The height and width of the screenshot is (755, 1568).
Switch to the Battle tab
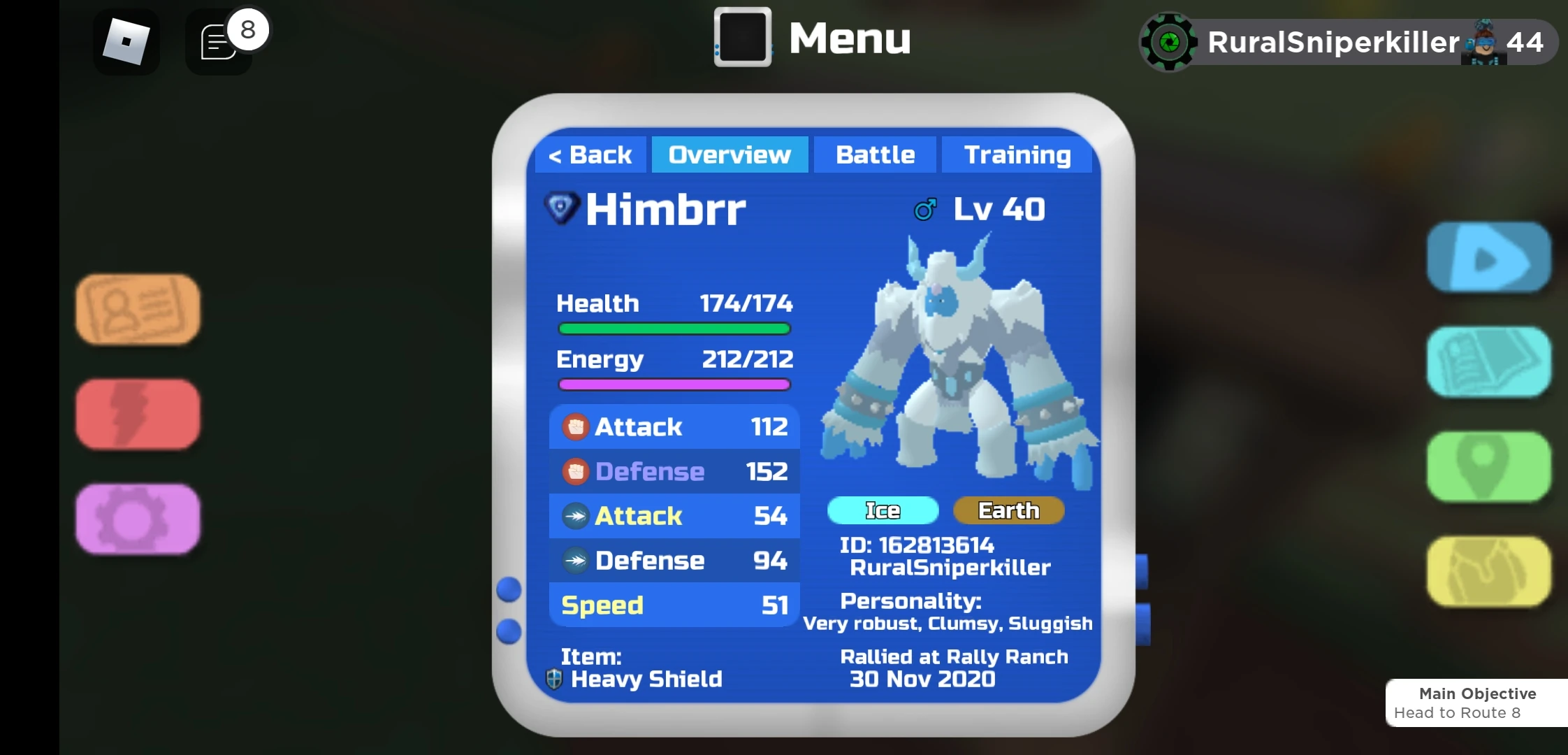(x=875, y=154)
